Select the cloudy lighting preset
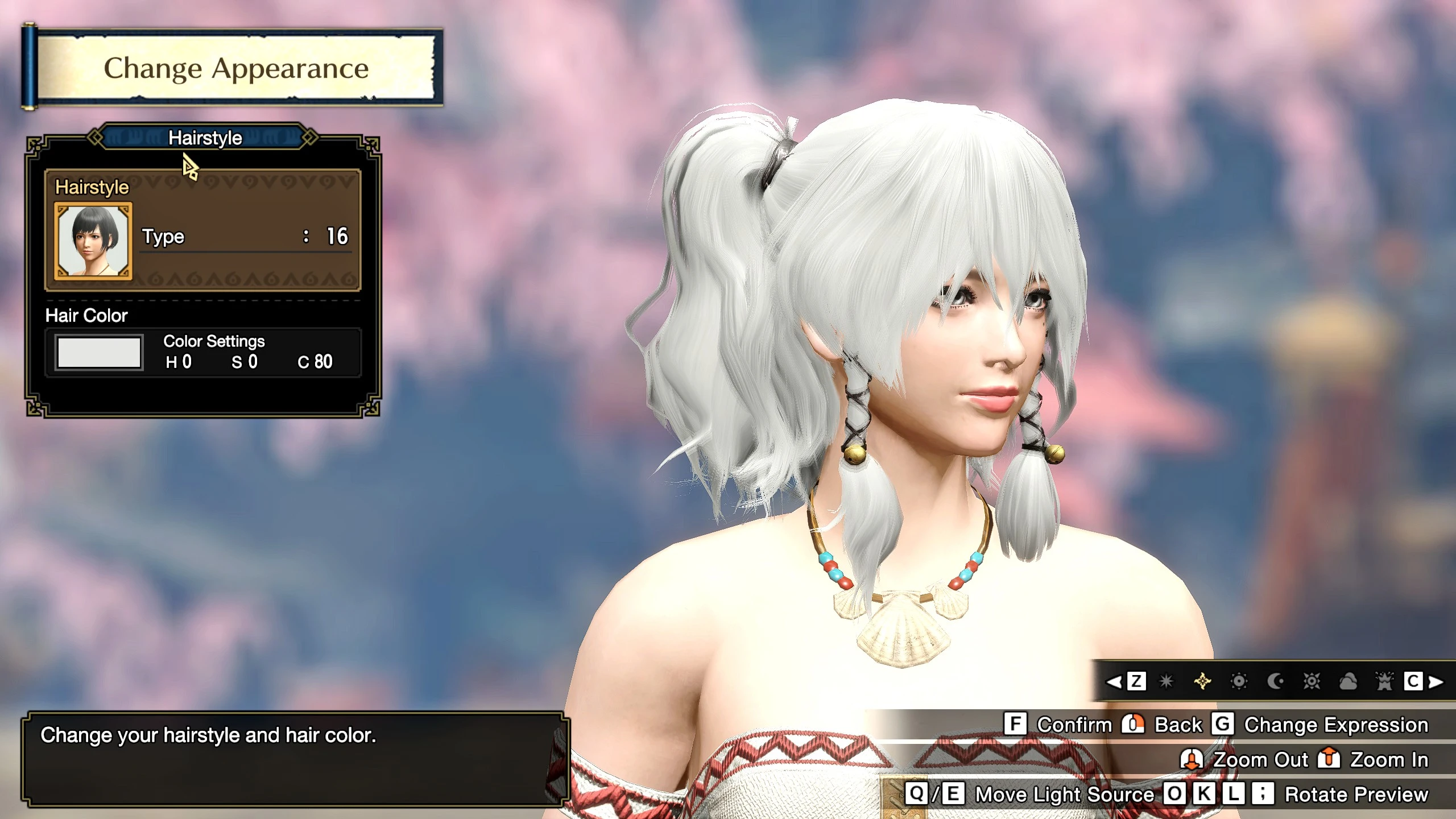The image size is (1456, 819). (x=1348, y=681)
